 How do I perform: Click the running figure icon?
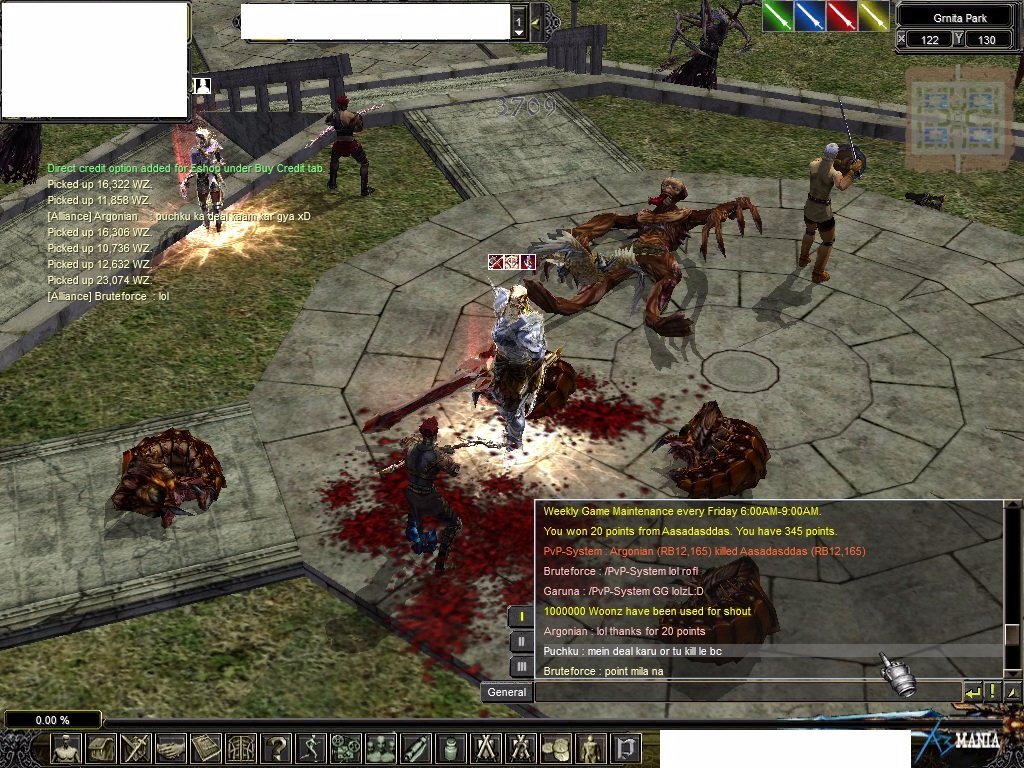[x=312, y=748]
